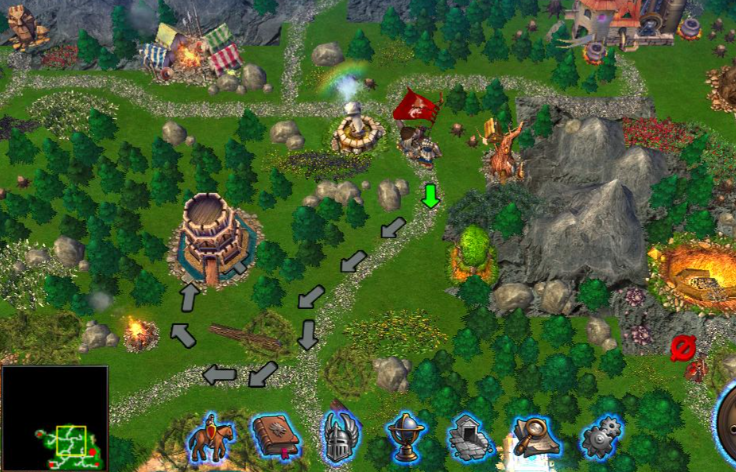
Task: Toggle the underground stairs view
Action: click(470, 437)
